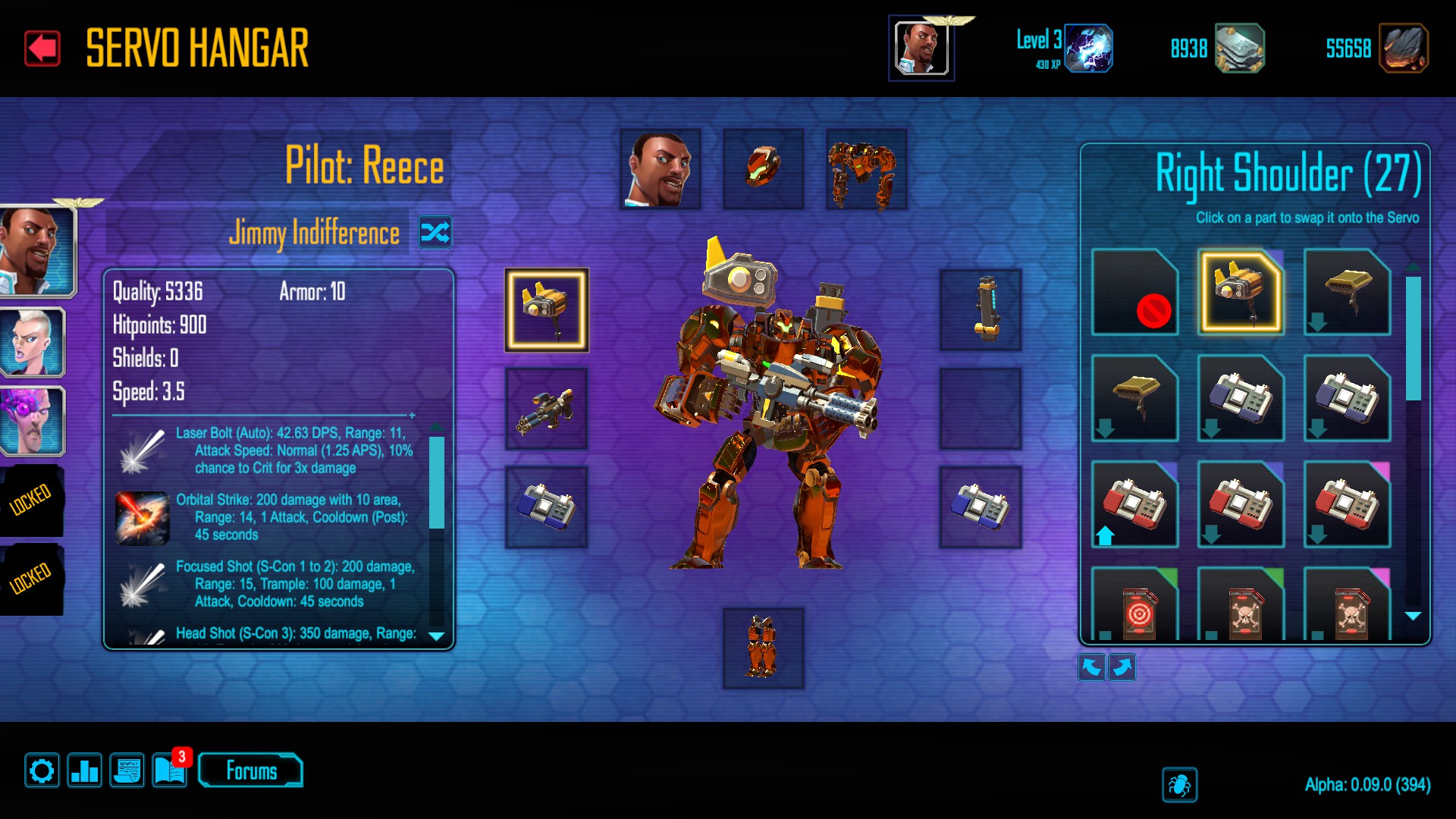
Task: Open the book icon with notification badge
Action: 170,771
